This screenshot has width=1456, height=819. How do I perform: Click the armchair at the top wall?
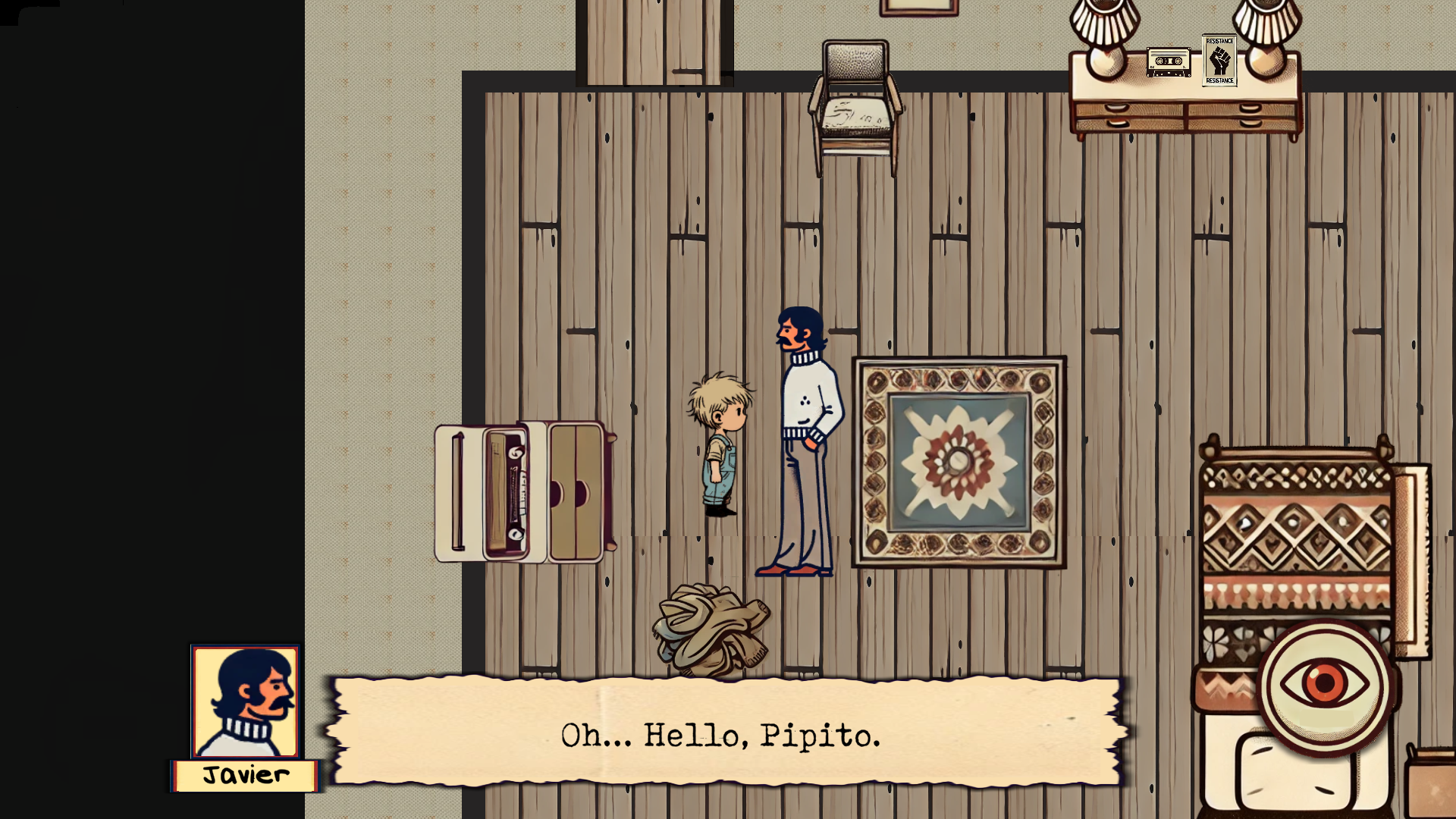point(855,102)
